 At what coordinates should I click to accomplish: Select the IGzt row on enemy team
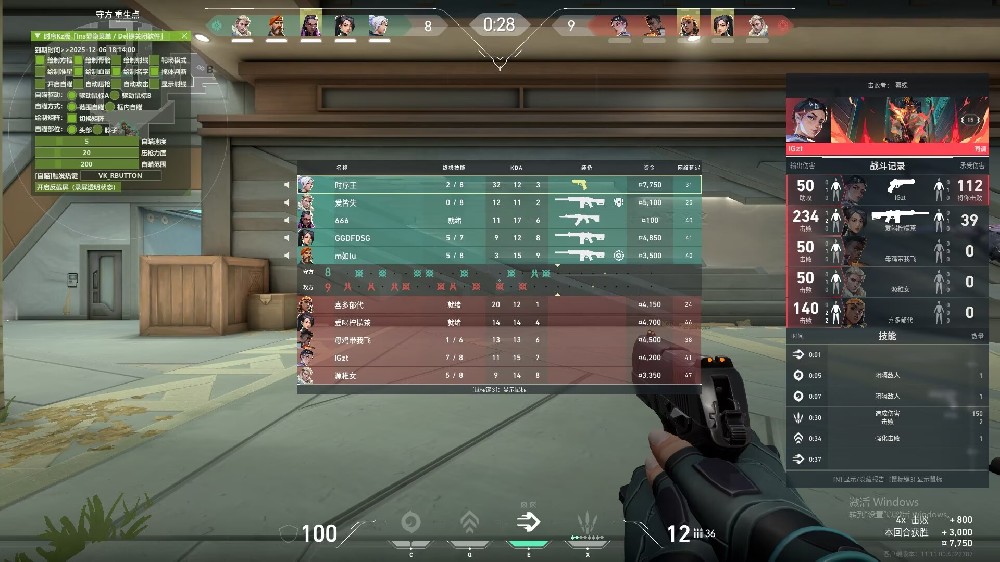[498, 357]
